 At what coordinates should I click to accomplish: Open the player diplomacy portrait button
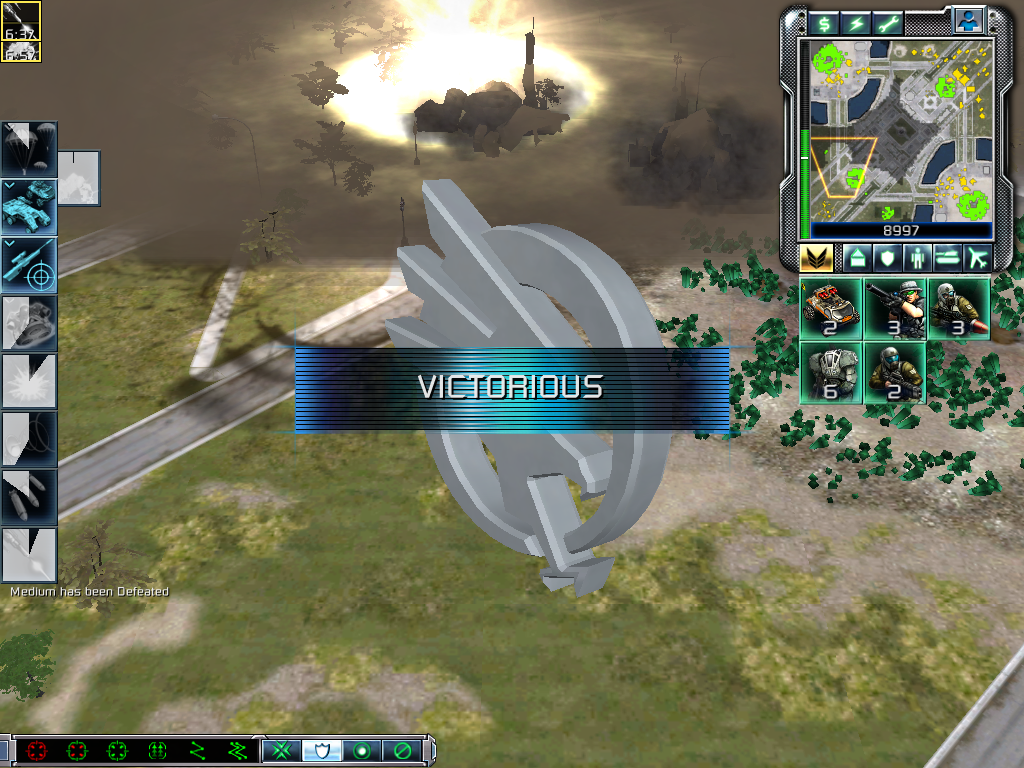click(x=968, y=21)
